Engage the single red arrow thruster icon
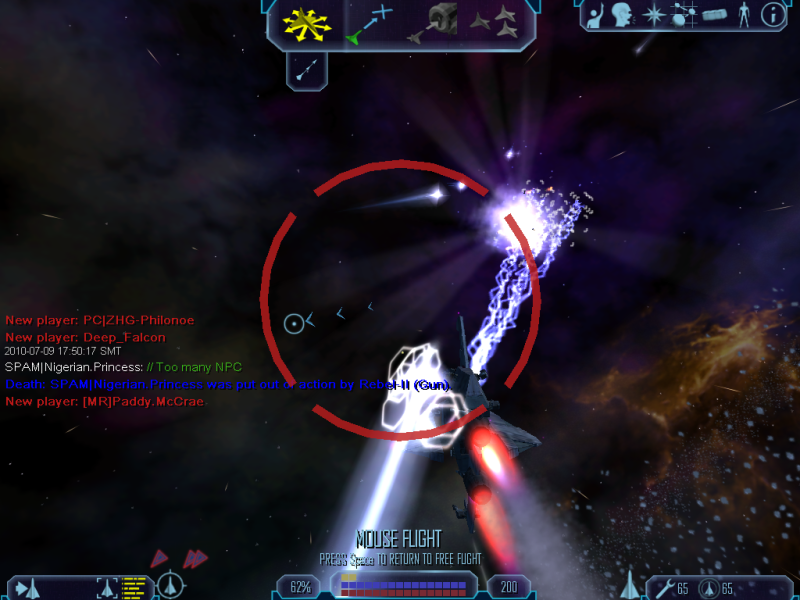 [x=160, y=558]
